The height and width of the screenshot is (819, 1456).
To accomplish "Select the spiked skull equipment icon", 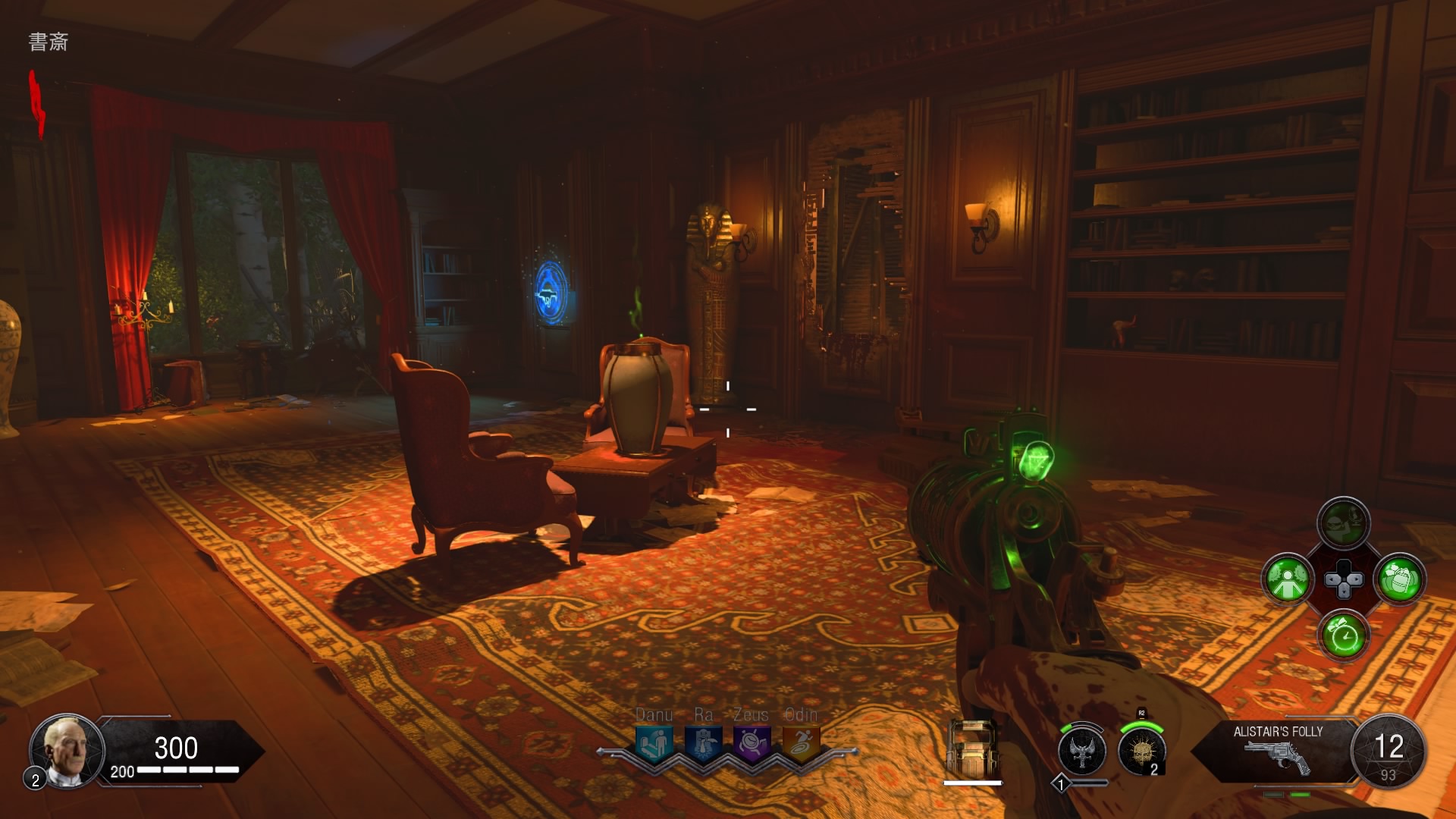I will click(1141, 752).
